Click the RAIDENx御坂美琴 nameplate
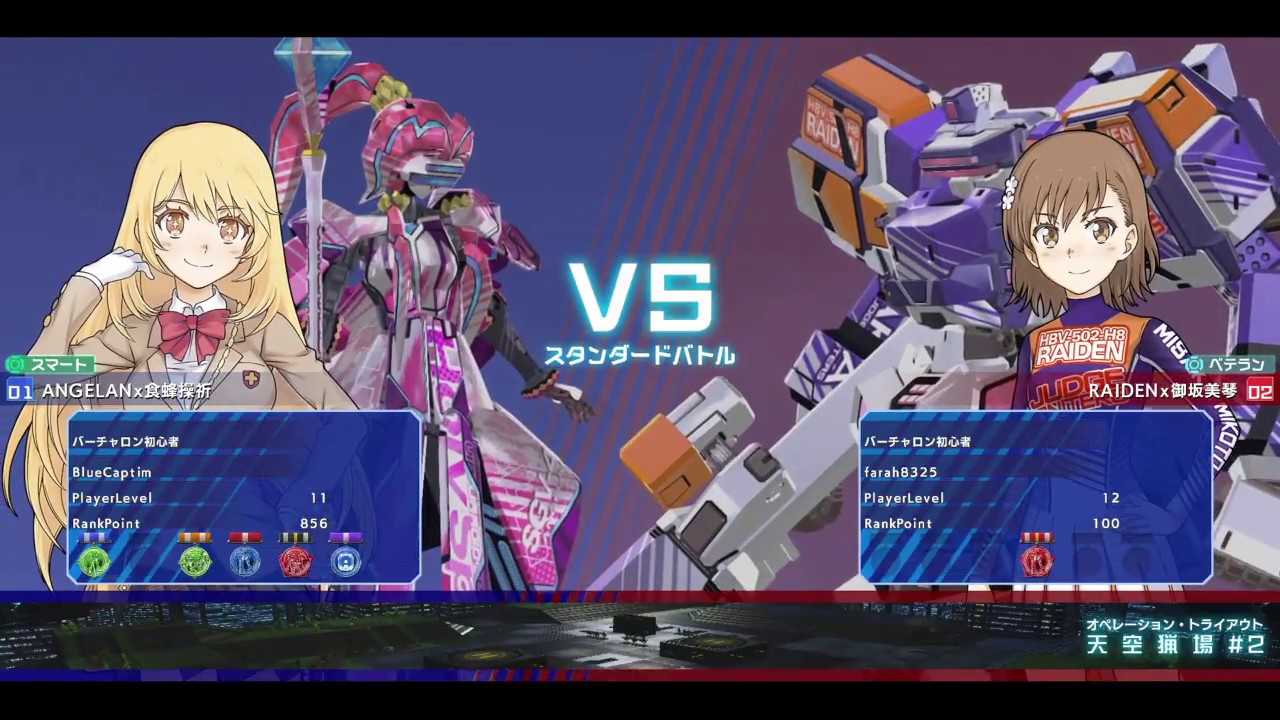The height and width of the screenshot is (720, 1280). click(x=1158, y=392)
